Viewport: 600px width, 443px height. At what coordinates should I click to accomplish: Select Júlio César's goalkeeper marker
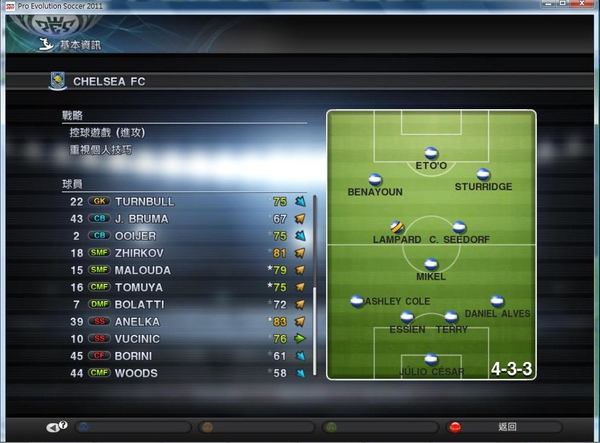click(x=431, y=359)
